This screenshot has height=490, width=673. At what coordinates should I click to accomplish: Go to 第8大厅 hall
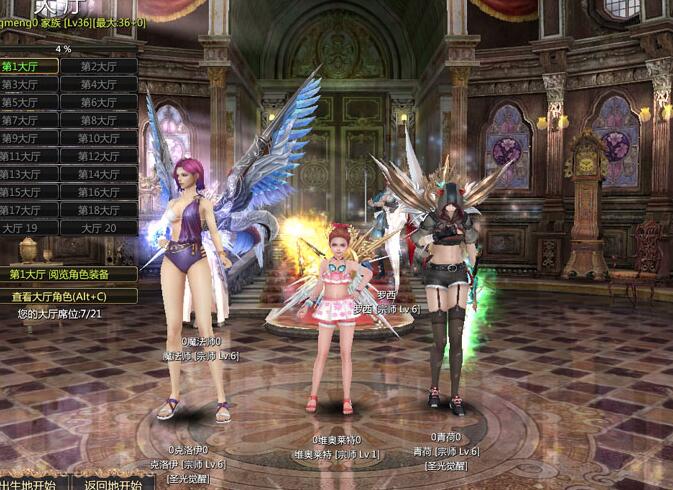(x=98, y=120)
